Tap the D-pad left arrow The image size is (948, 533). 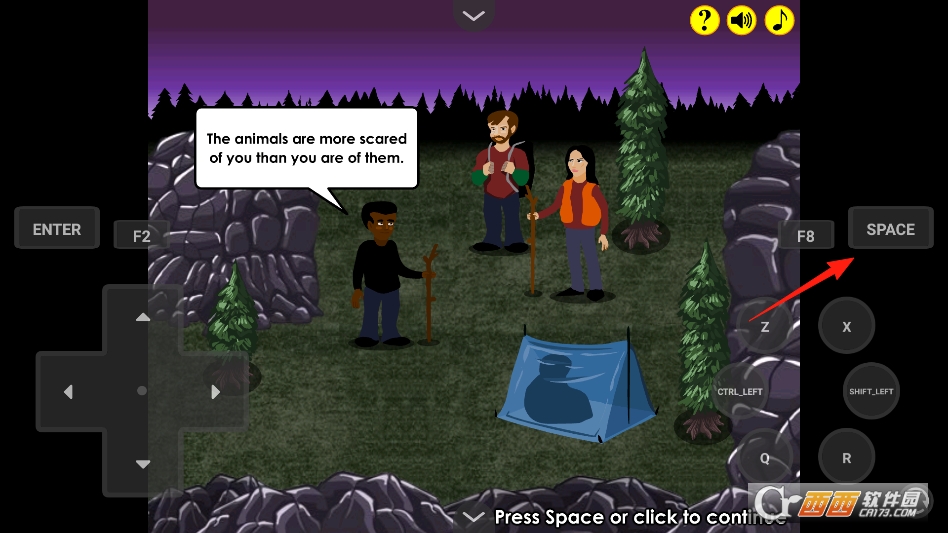tap(68, 392)
